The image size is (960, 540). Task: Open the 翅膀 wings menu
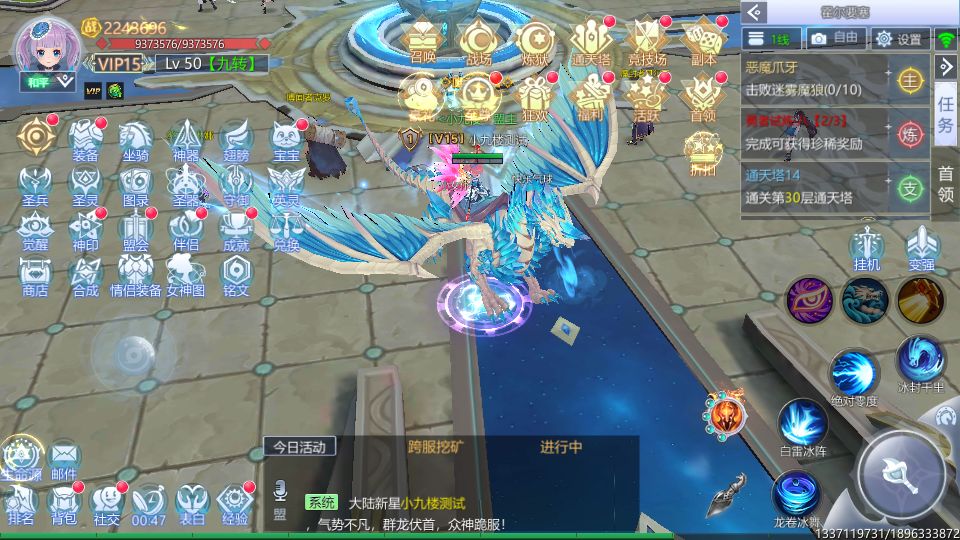[x=236, y=138]
